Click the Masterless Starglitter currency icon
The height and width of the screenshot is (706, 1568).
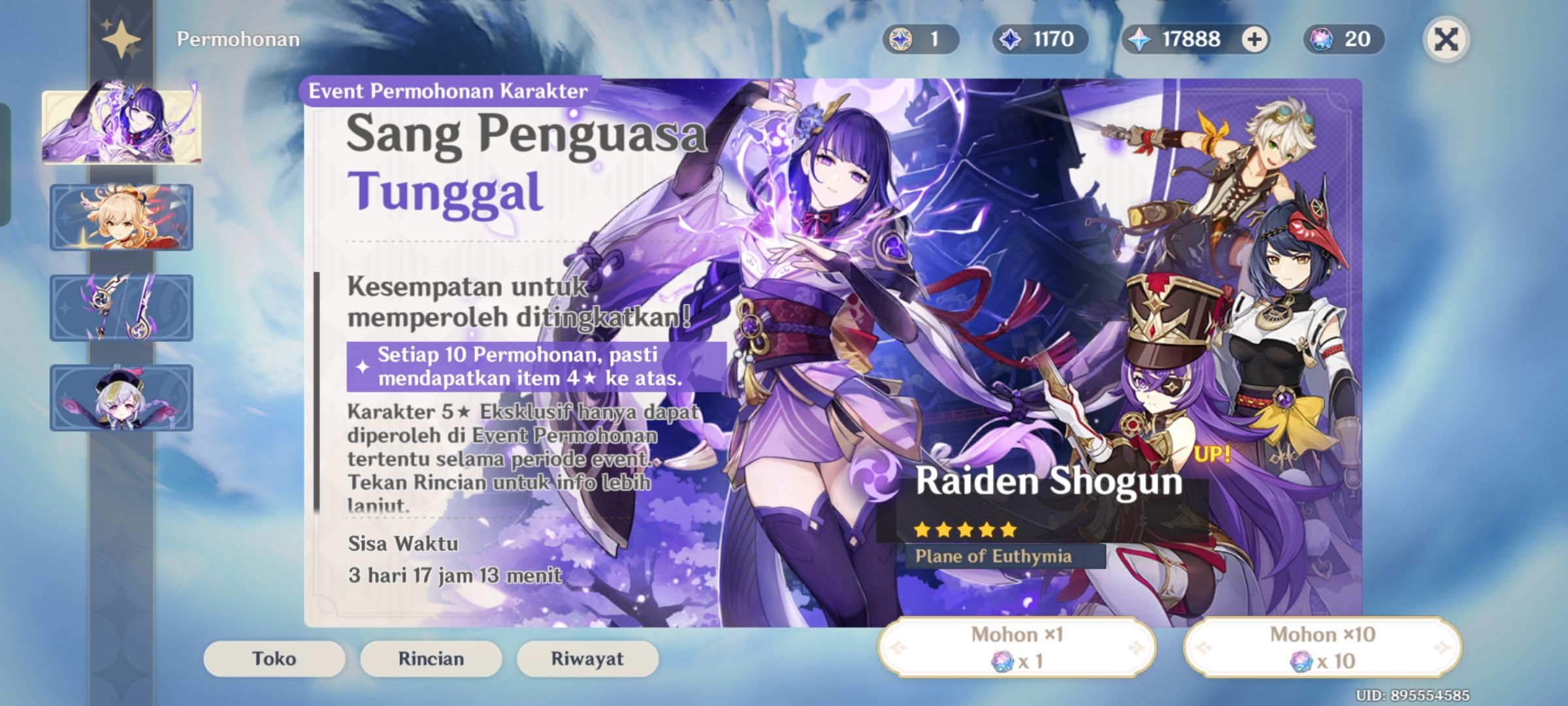(903, 39)
